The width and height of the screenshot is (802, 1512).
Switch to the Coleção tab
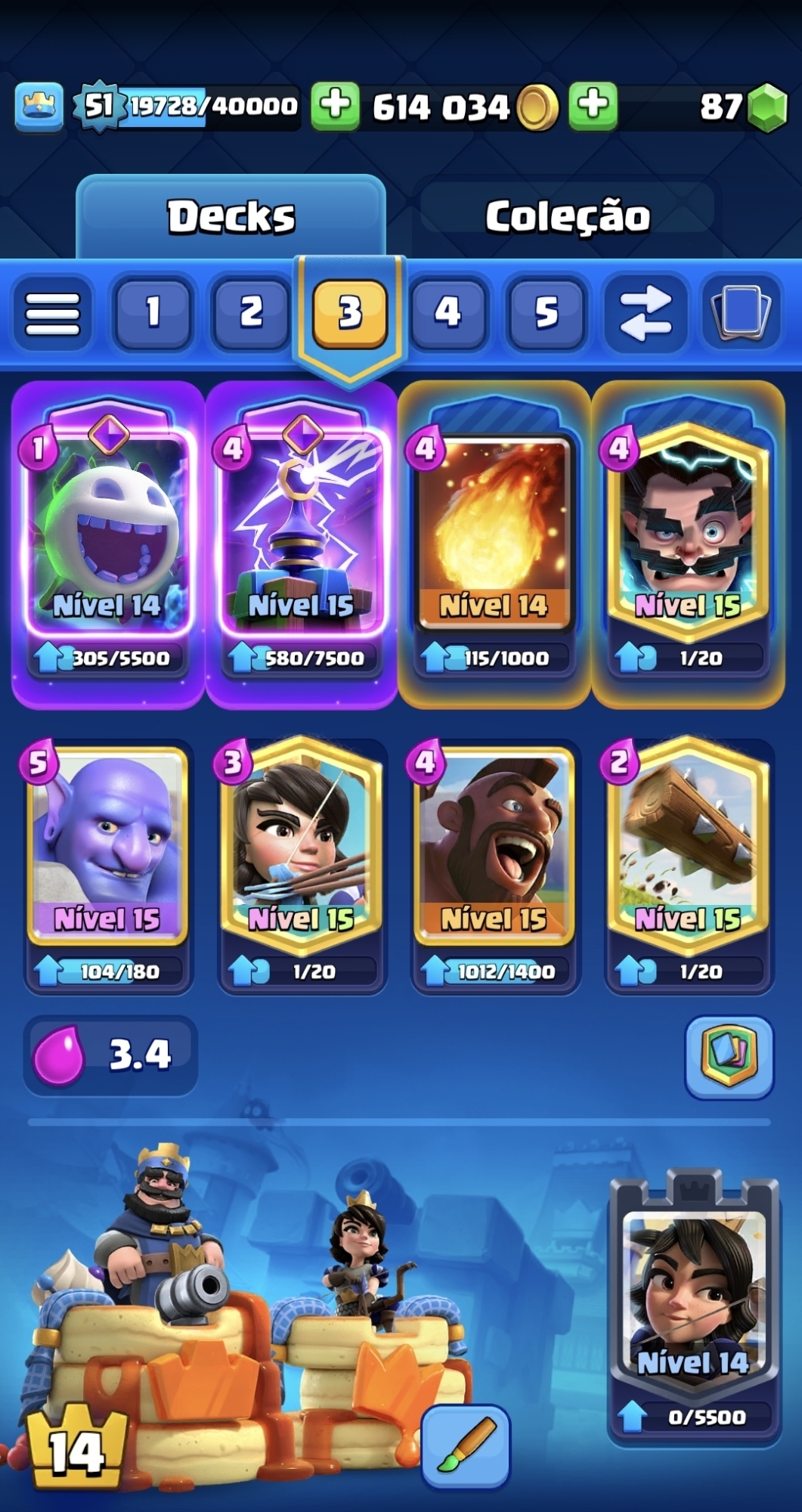point(567,217)
